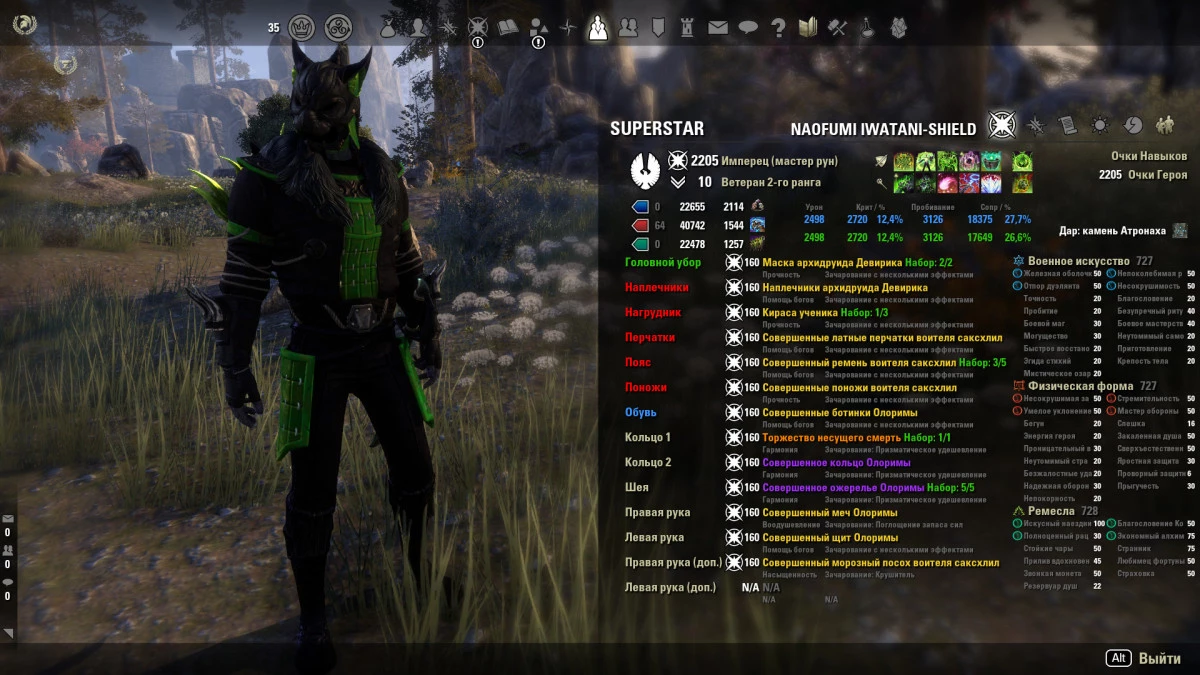The width and height of the screenshot is (1200, 675).
Task: Open the mail envelope icon
Action: [718, 28]
